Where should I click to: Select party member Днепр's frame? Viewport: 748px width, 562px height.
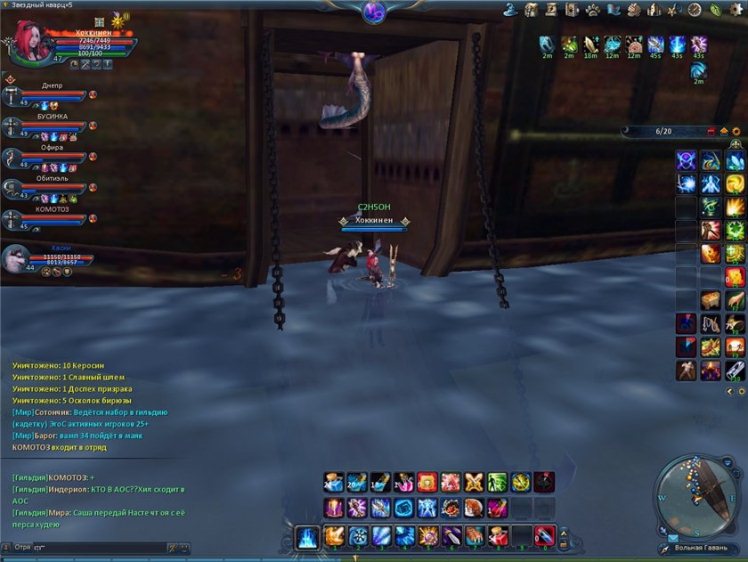(50, 97)
